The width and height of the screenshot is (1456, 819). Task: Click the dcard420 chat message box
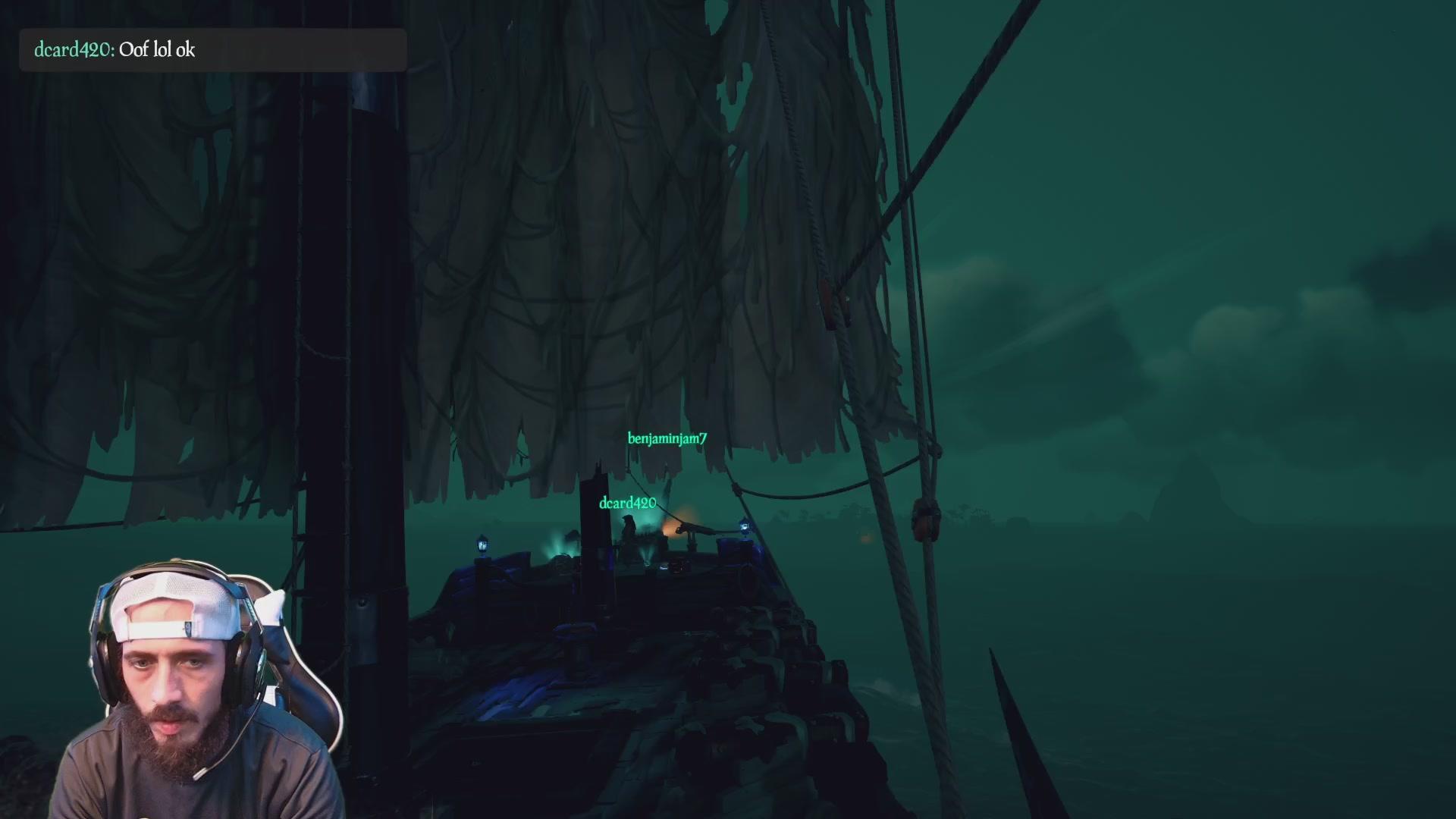[x=212, y=50]
